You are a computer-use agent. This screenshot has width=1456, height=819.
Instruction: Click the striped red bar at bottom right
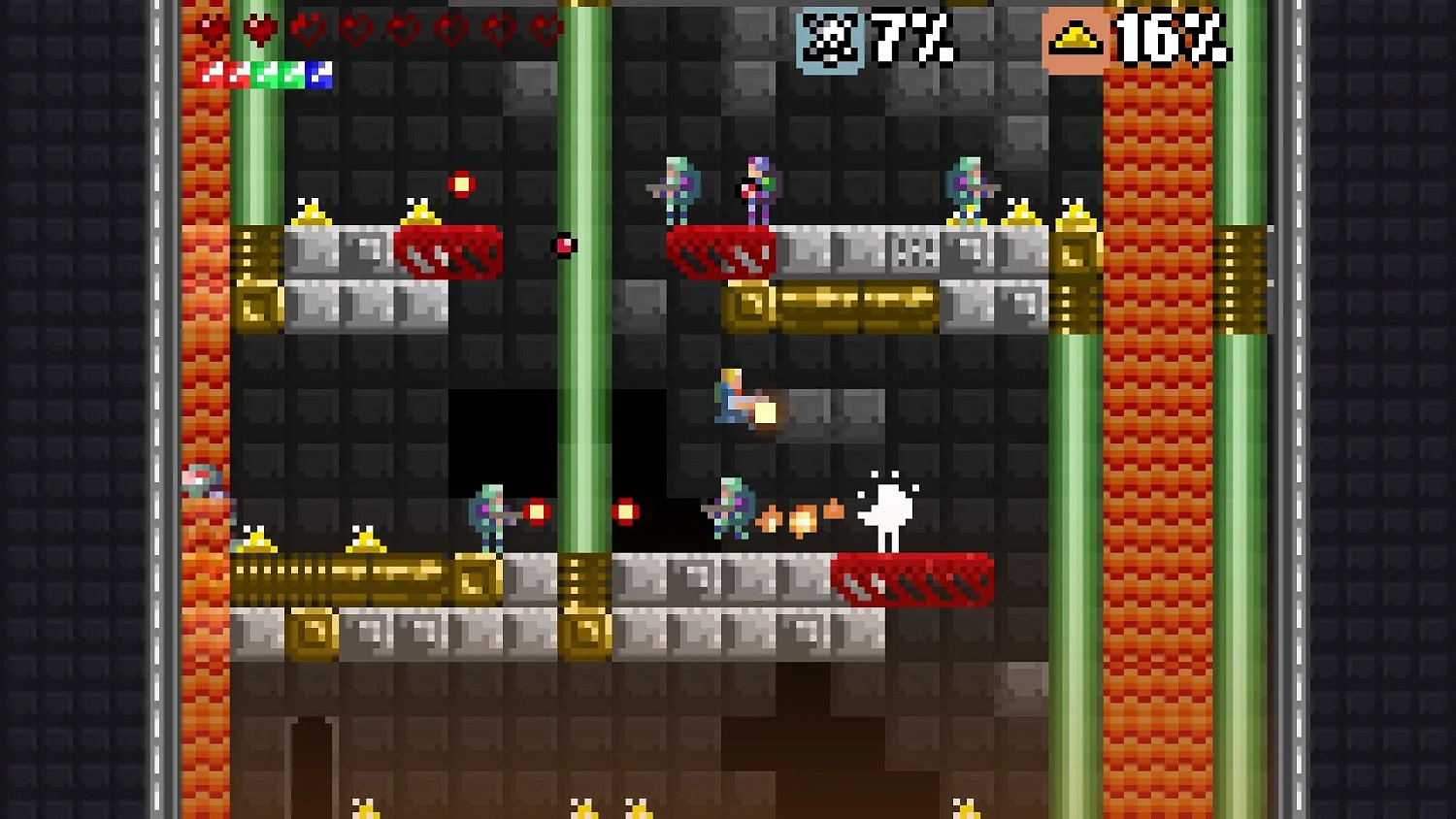pyautogui.click(x=910, y=577)
